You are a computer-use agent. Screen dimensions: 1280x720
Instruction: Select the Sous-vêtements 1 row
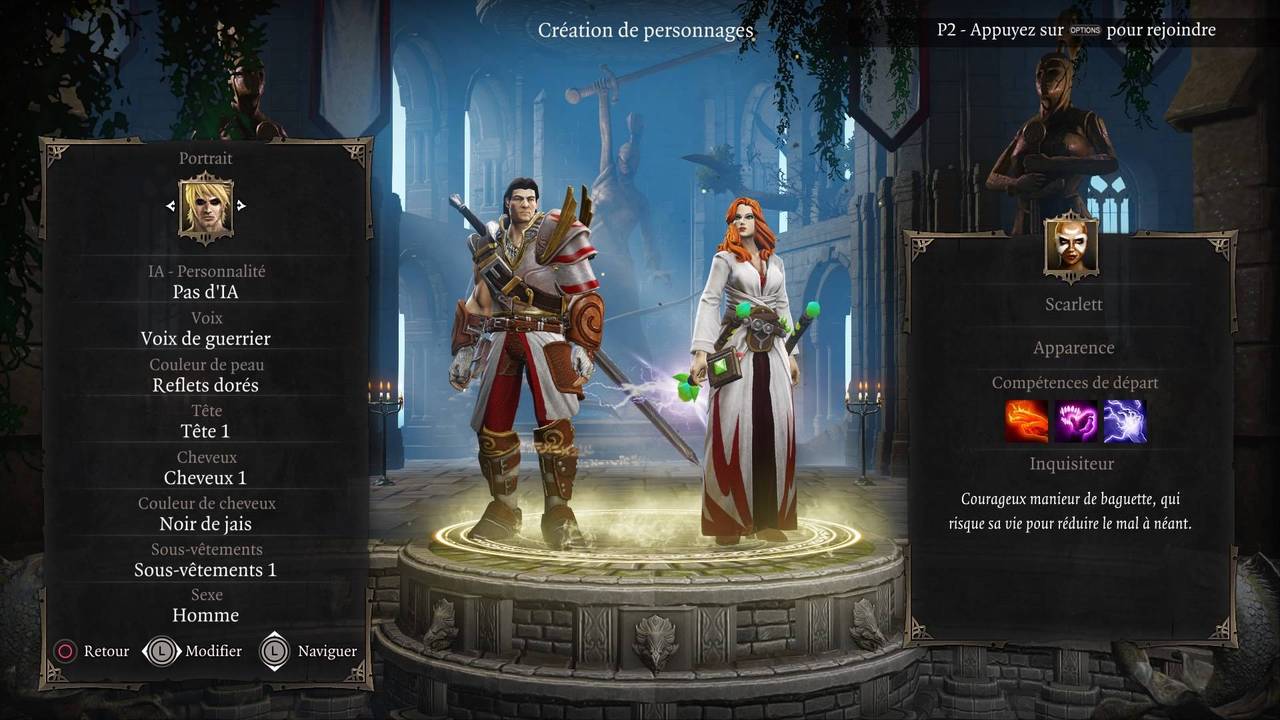point(206,569)
